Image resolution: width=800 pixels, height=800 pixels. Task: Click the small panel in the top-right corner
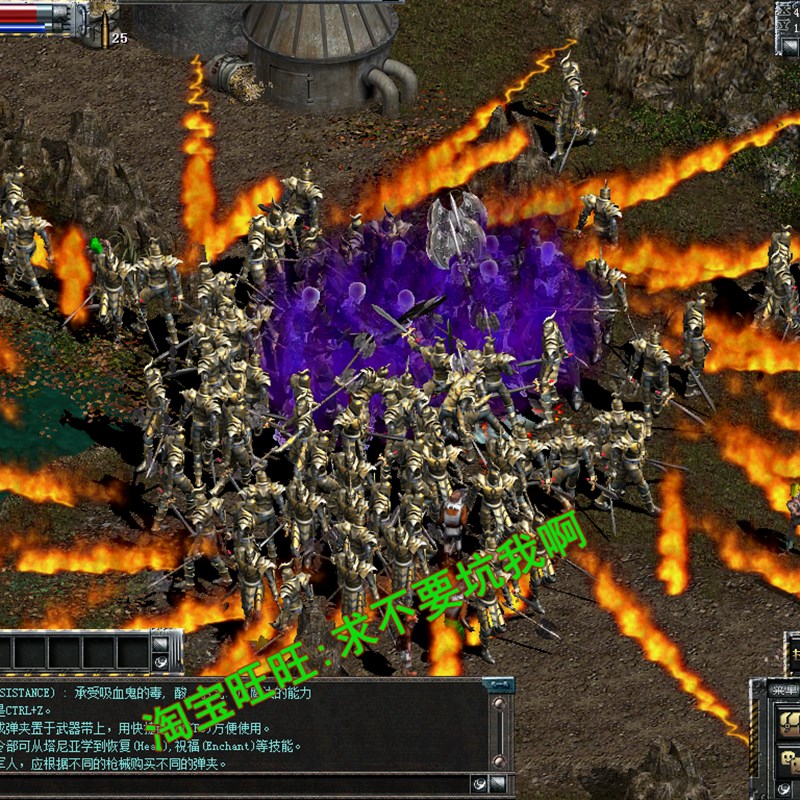(788, 17)
